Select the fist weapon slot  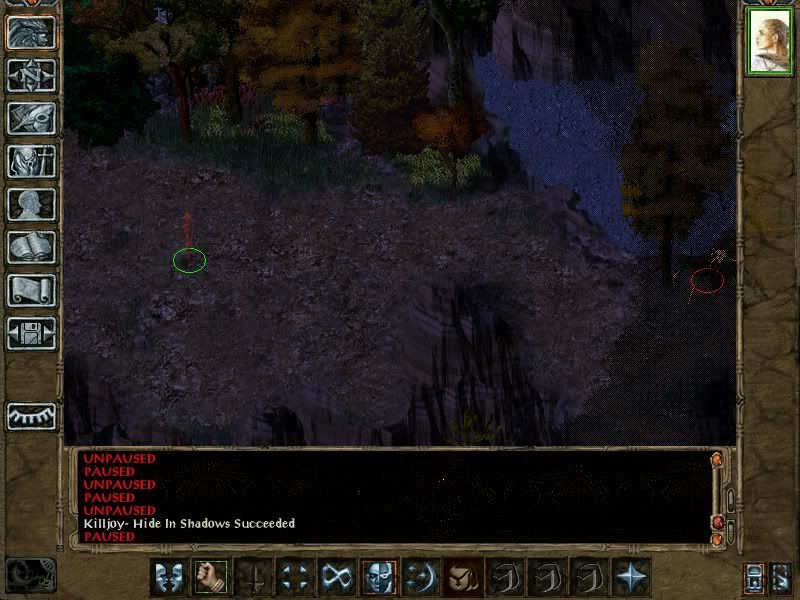click(x=210, y=576)
